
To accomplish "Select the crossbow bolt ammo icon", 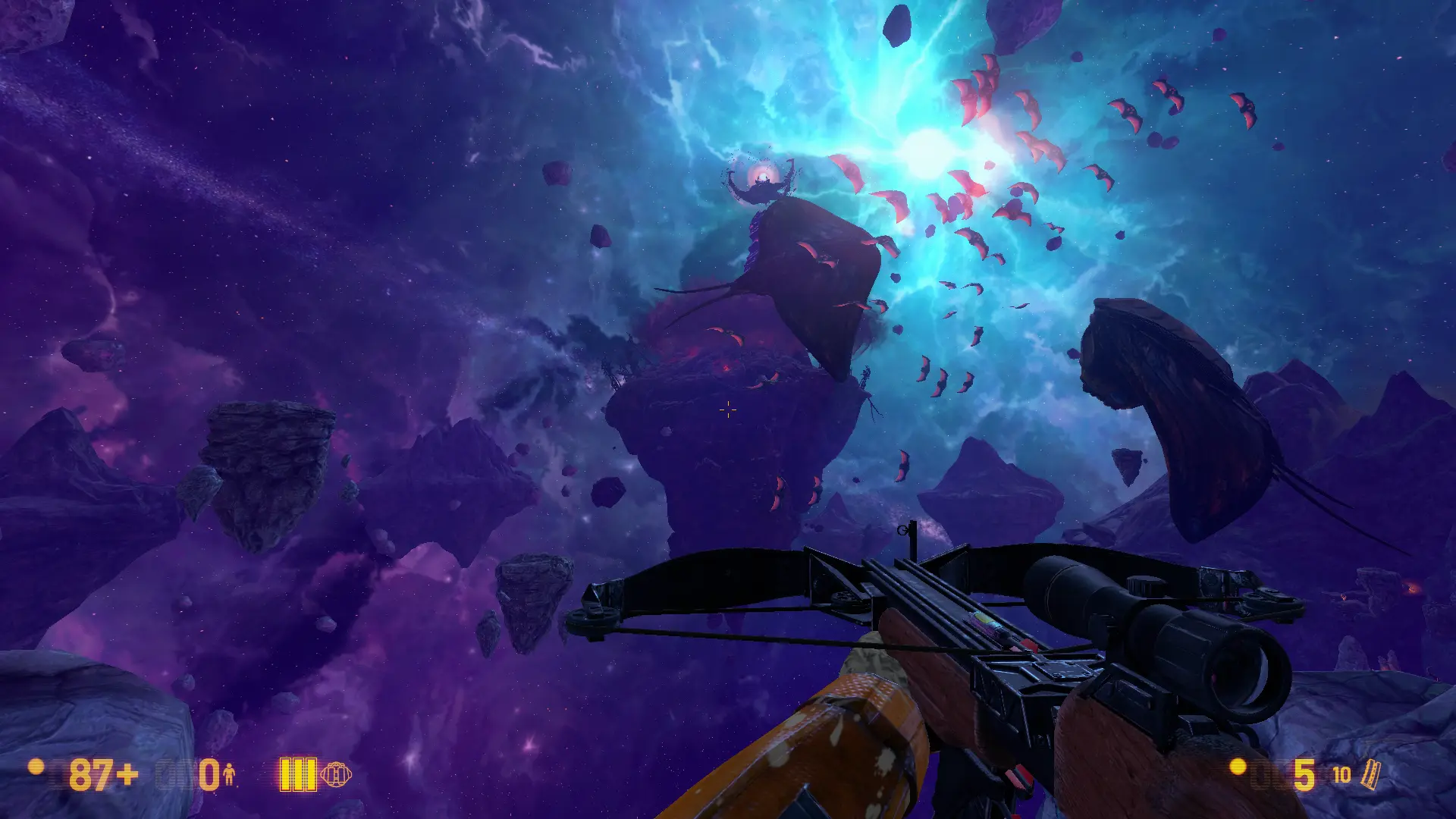I will 1371,775.
